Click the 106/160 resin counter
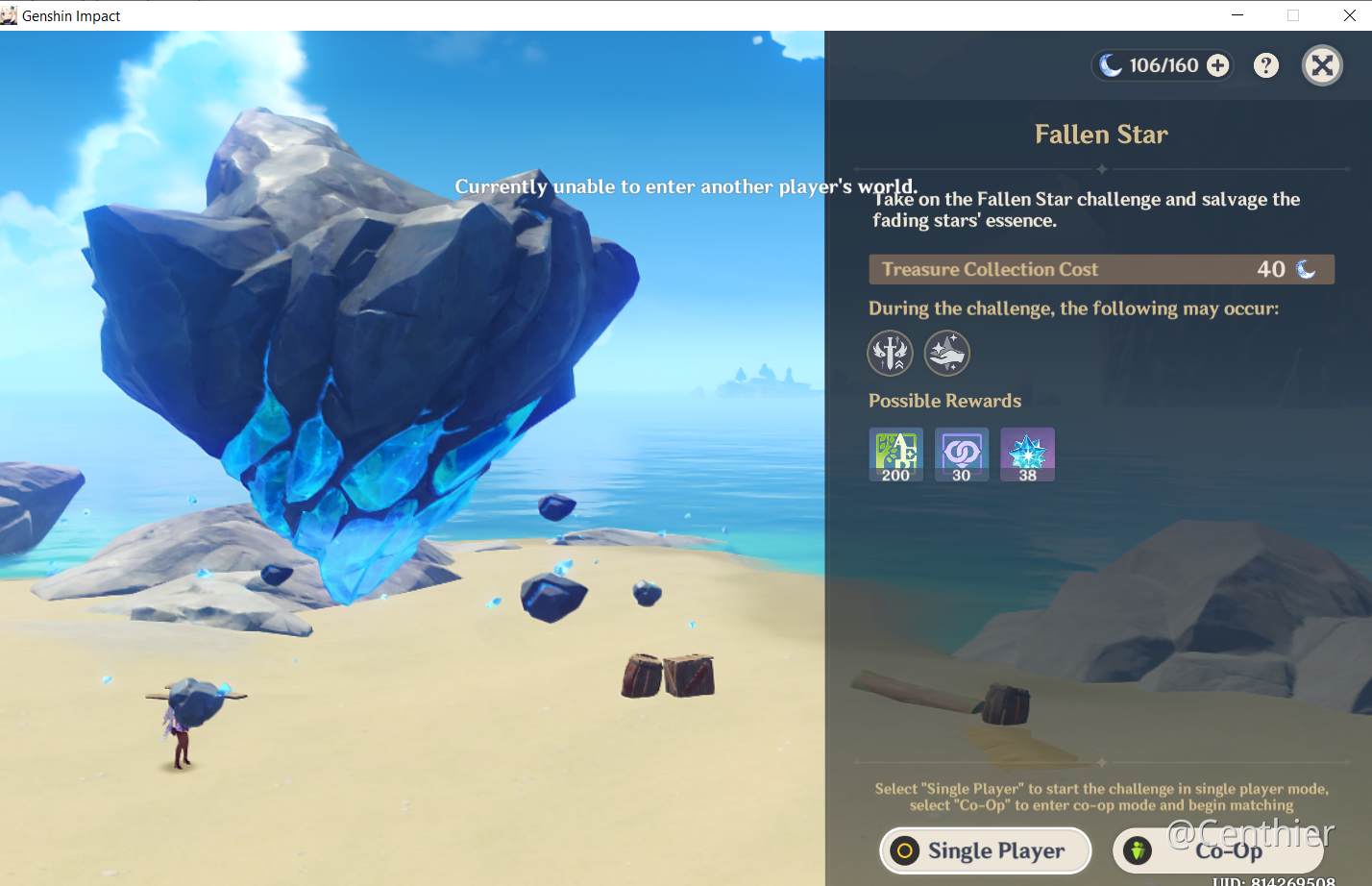Screen dimensions: 1372x886 1163,65
